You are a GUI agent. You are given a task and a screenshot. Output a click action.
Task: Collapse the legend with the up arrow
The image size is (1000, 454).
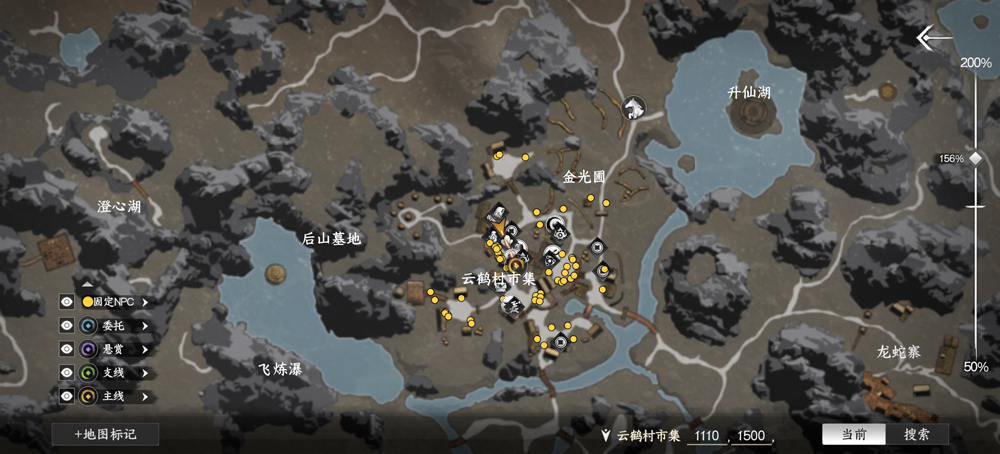pyautogui.click(x=87, y=285)
